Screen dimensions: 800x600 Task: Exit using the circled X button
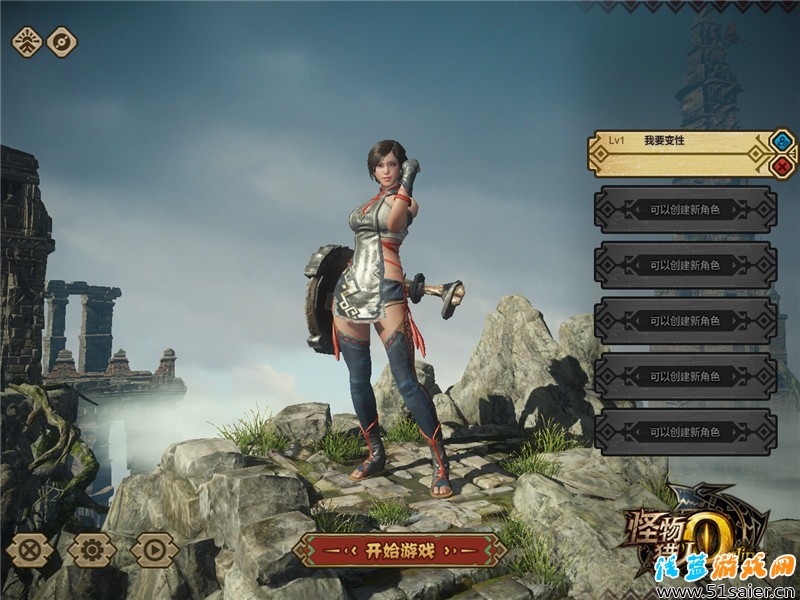[x=31, y=549]
